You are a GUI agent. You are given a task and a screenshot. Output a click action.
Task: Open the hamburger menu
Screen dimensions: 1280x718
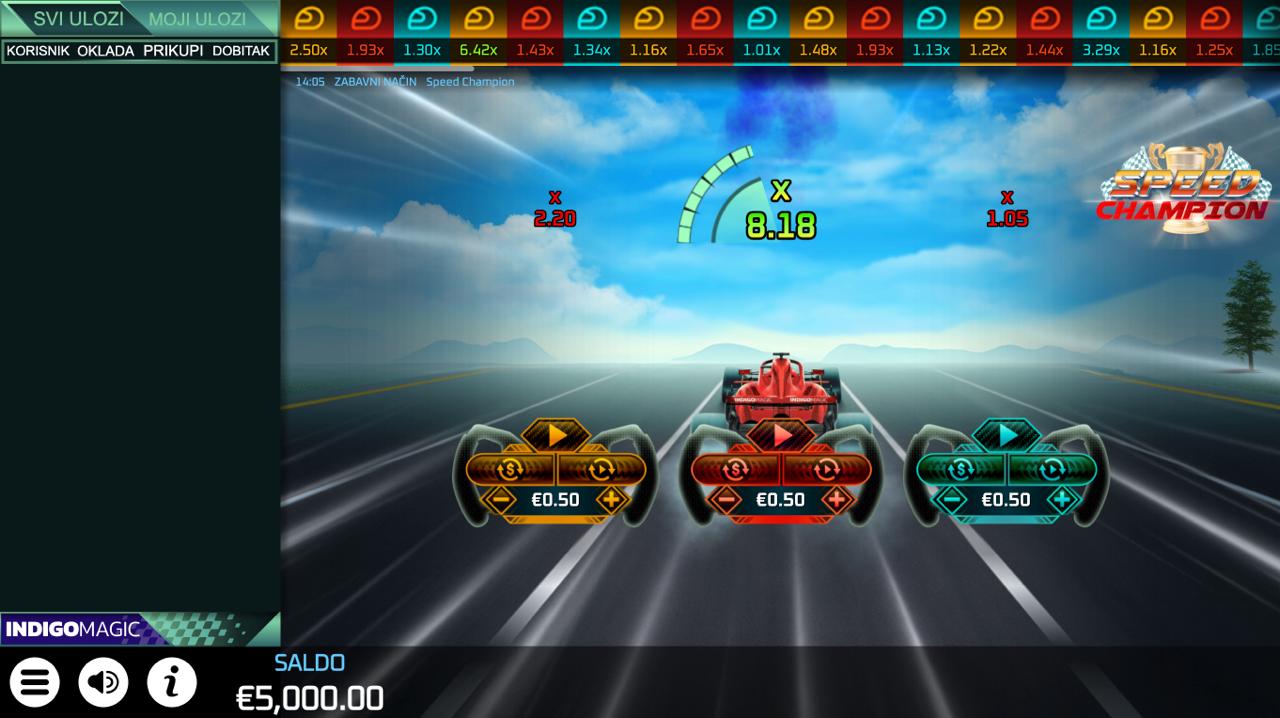pyautogui.click(x=35, y=682)
